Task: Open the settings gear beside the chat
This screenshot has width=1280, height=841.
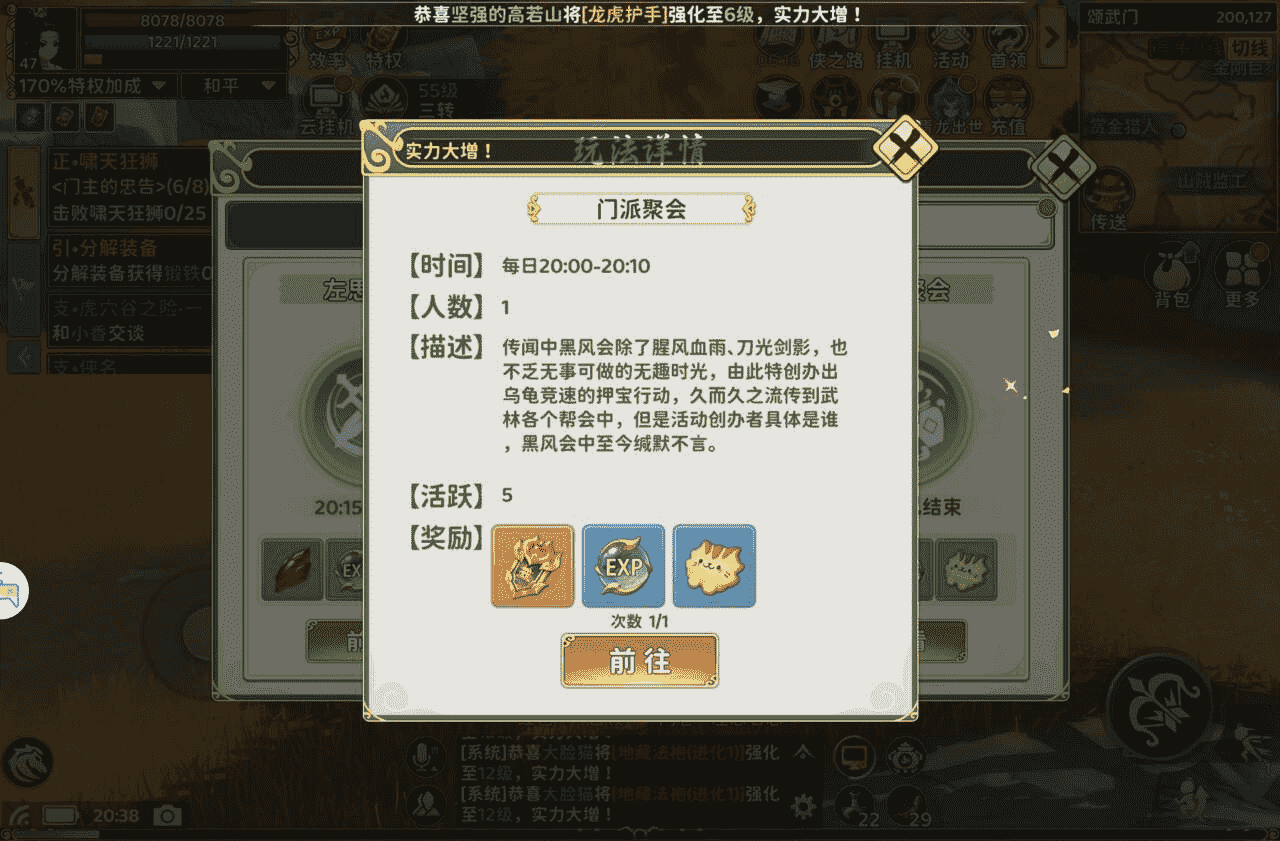Action: (x=805, y=805)
